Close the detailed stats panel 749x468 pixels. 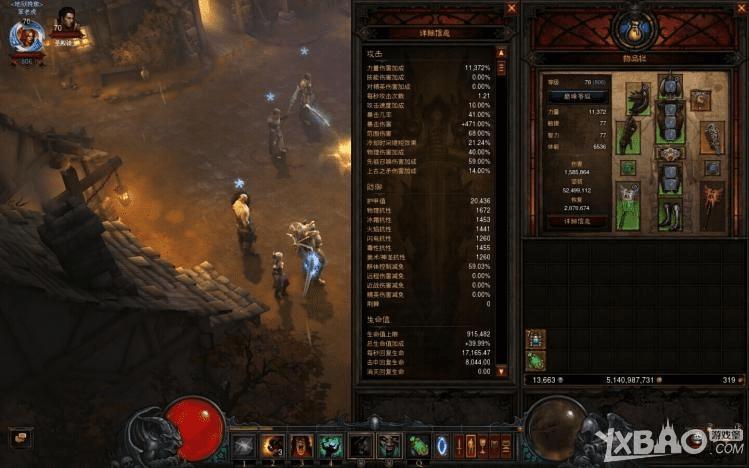[x=511, y=9]
